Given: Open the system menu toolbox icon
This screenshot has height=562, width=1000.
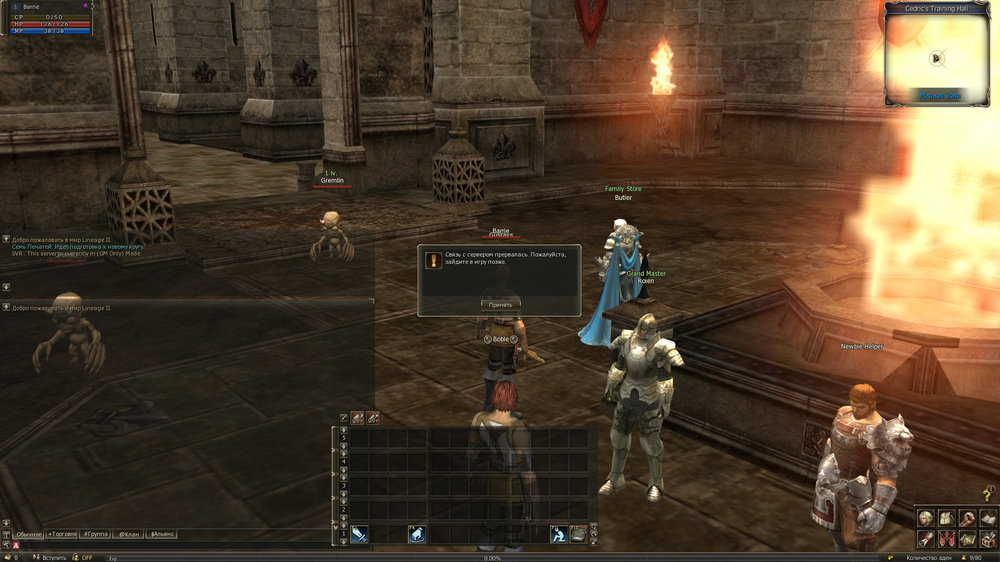Looking at the screenshot, I should [x=987, y=539].
